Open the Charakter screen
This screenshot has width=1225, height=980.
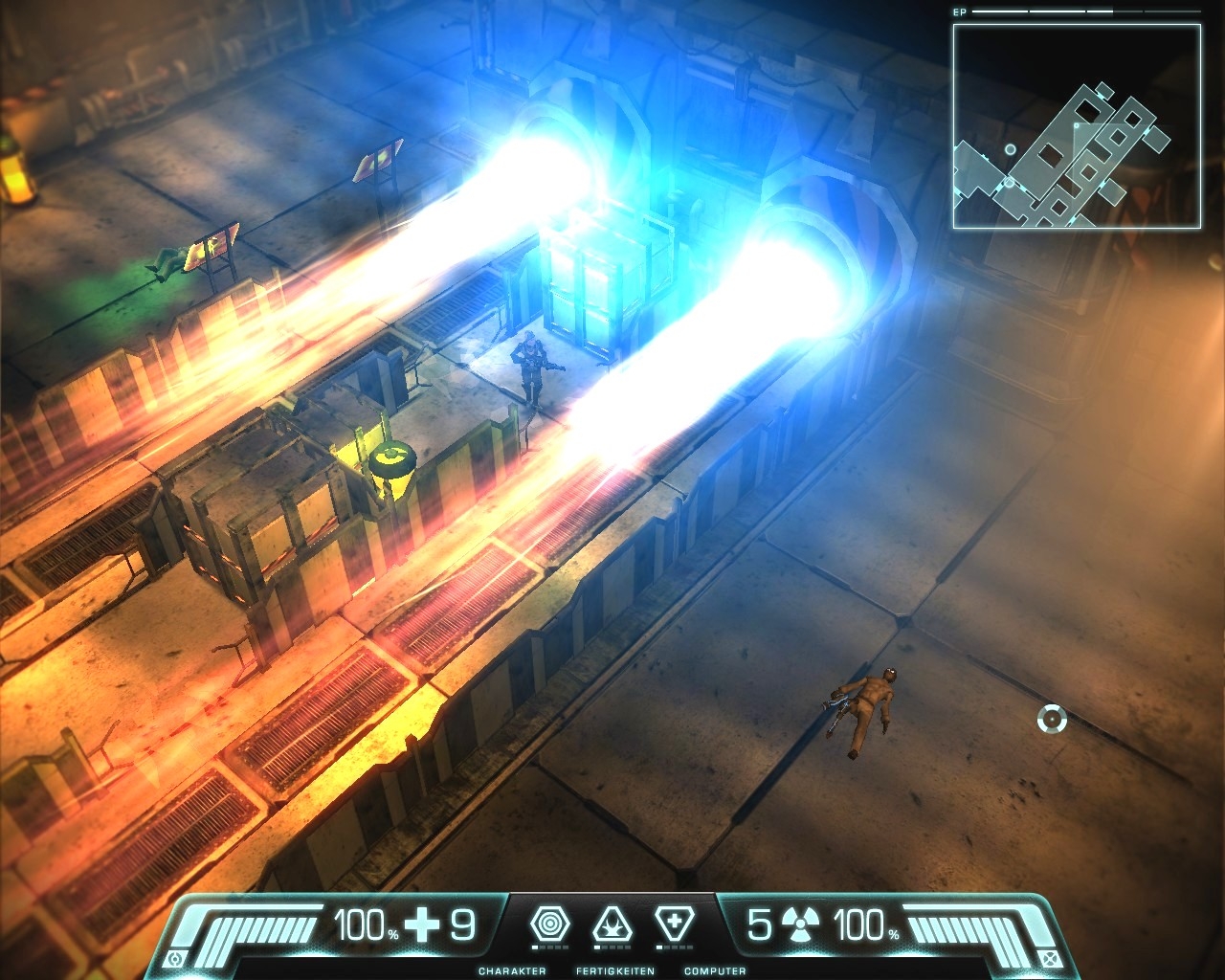click(512, 970)
